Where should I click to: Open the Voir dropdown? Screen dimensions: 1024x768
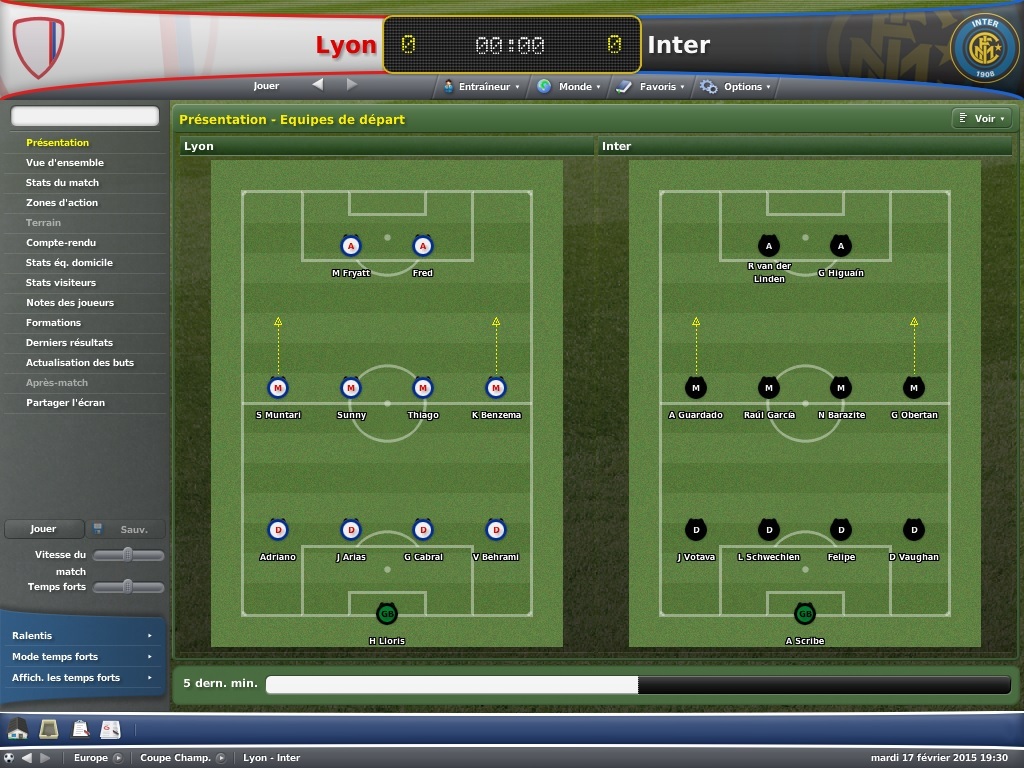[981, 119]
